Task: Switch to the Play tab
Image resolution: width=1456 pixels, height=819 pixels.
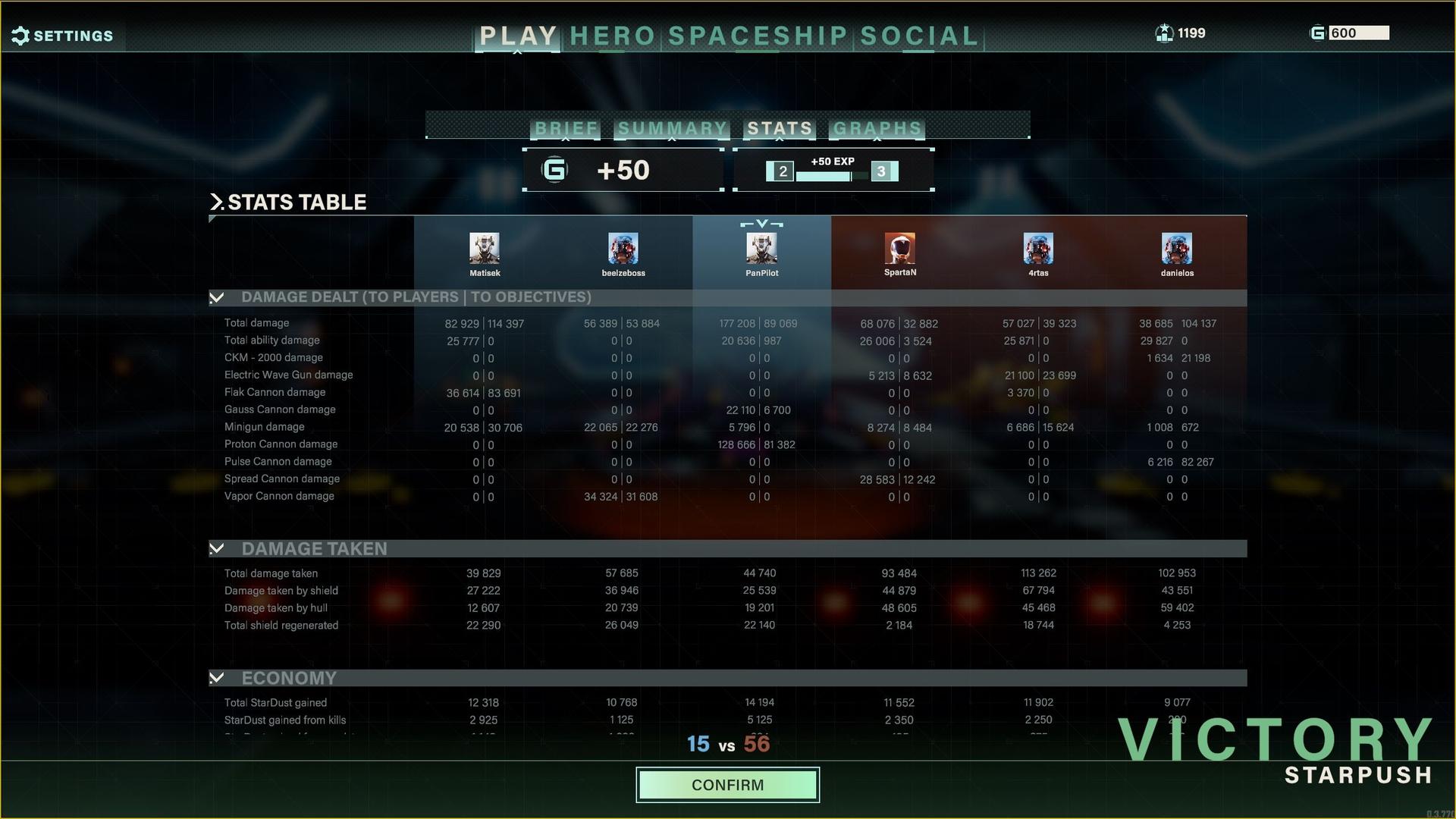Action: (519, 36)
